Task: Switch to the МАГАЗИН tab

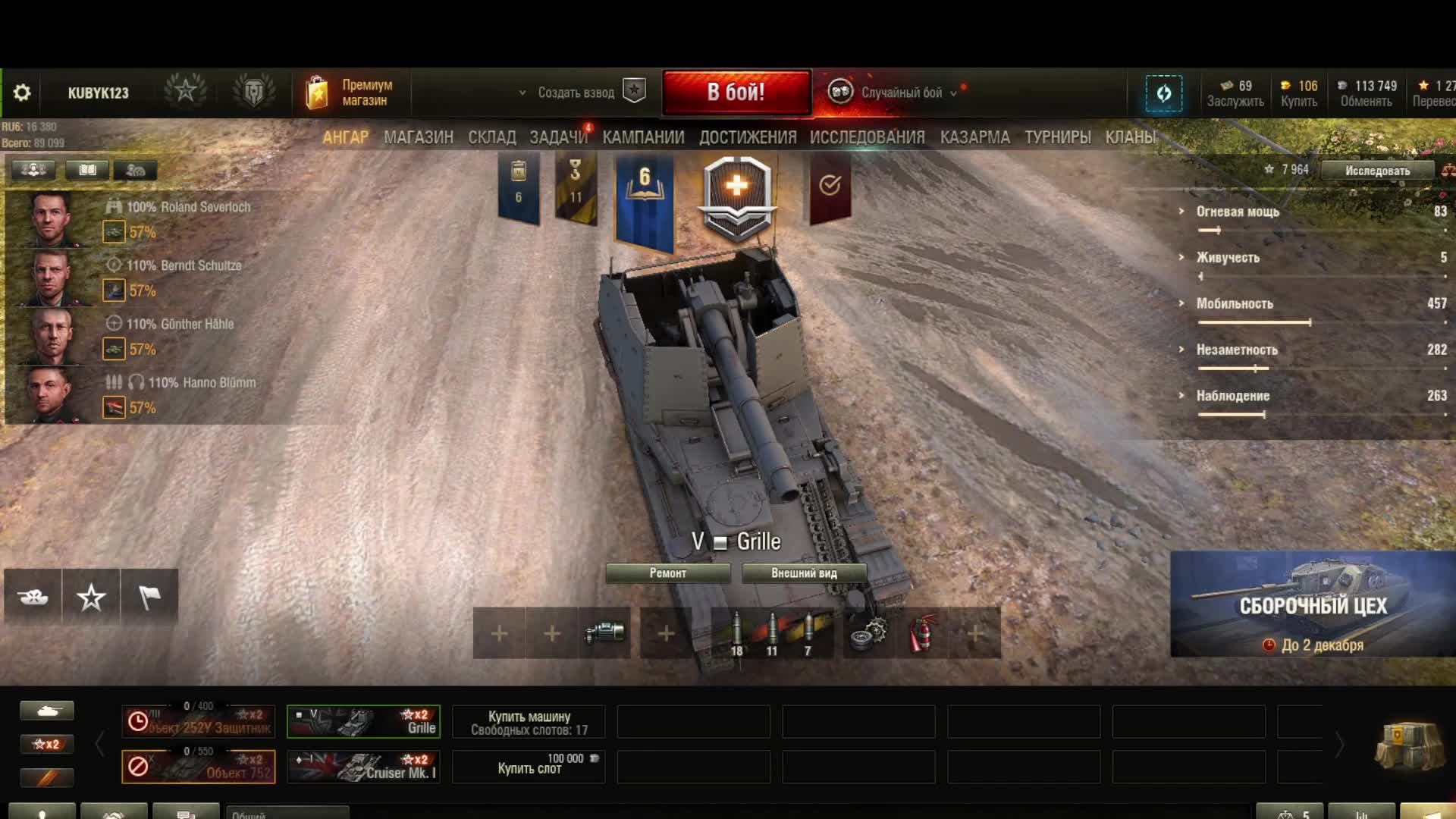Action: 418,137
